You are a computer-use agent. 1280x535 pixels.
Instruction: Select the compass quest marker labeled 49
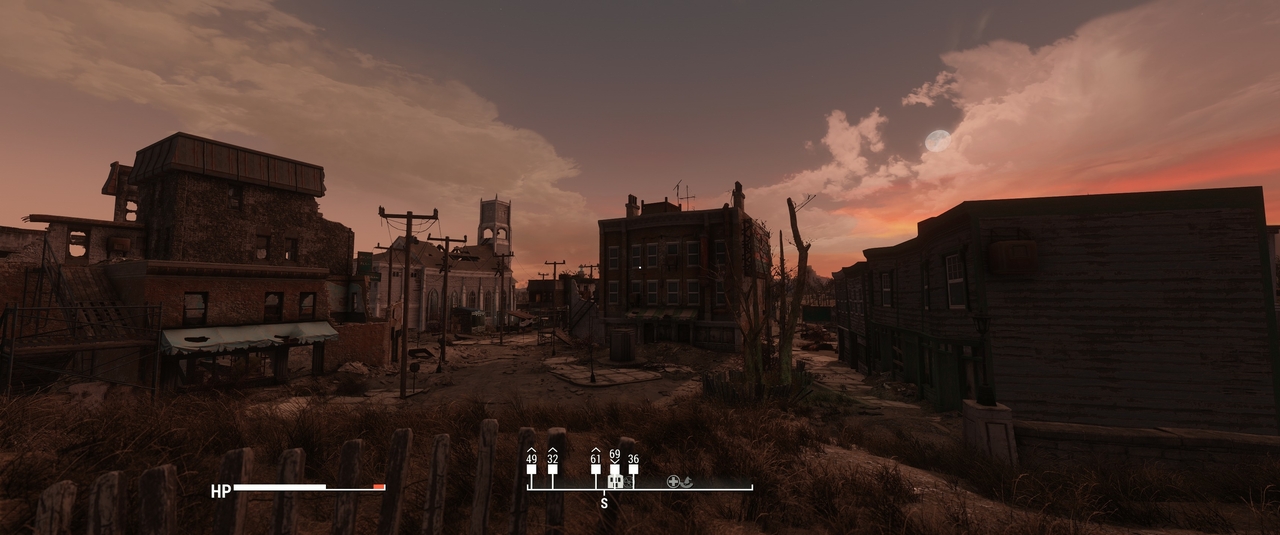[531, 468]
